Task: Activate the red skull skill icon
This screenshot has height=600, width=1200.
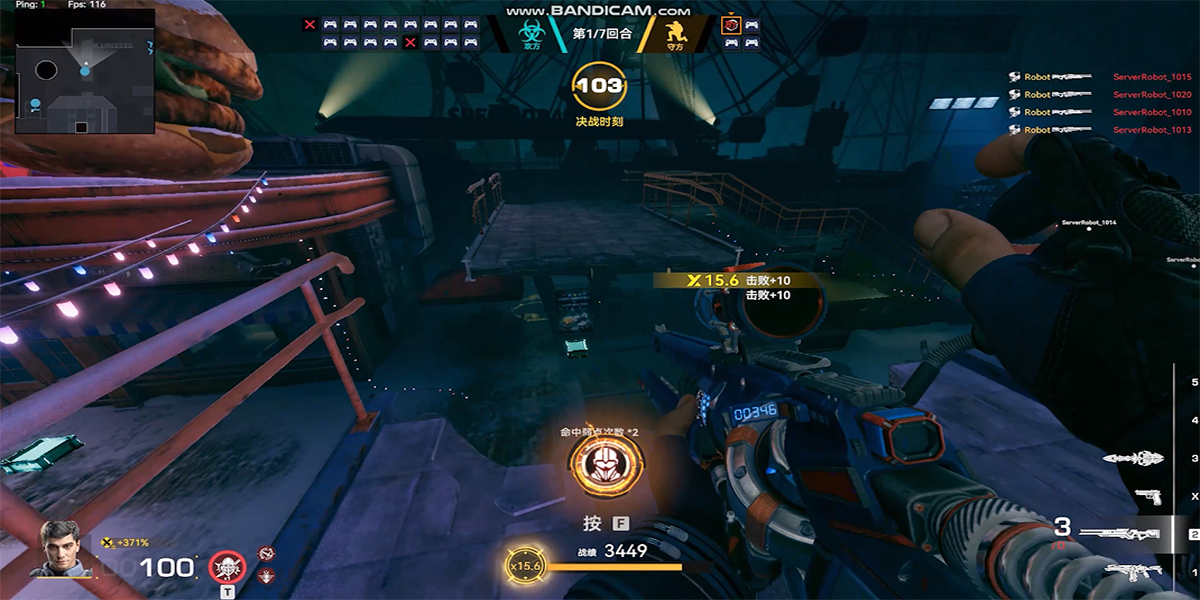Action: pos(227,568)
